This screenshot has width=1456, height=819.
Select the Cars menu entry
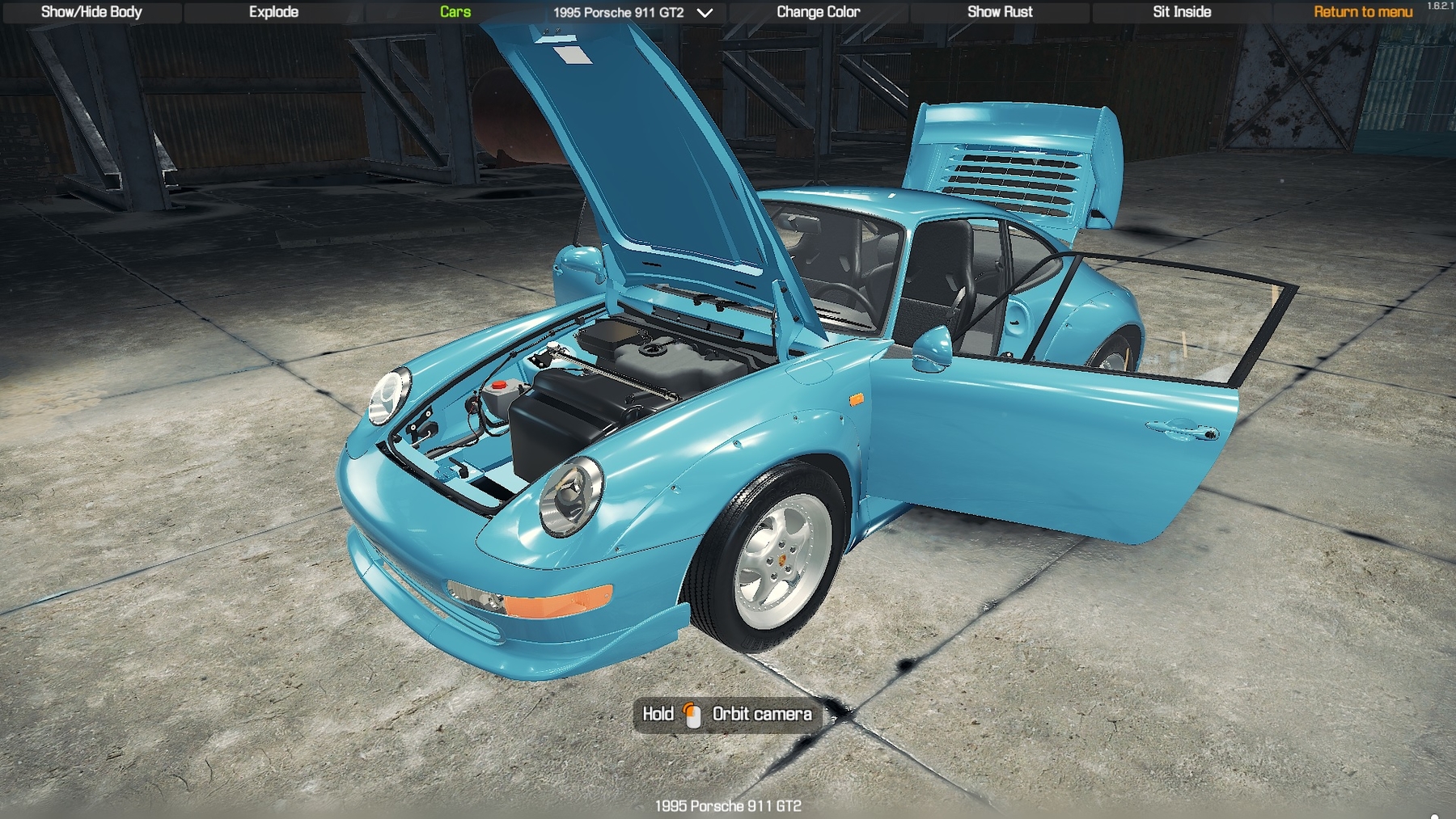[455, 12]
